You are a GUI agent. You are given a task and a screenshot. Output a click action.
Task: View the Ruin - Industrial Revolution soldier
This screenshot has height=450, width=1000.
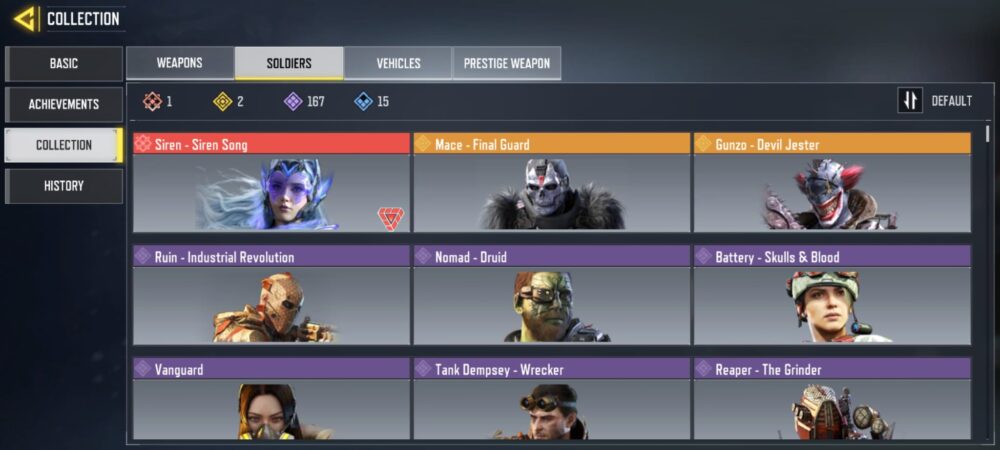coord(271,296)
